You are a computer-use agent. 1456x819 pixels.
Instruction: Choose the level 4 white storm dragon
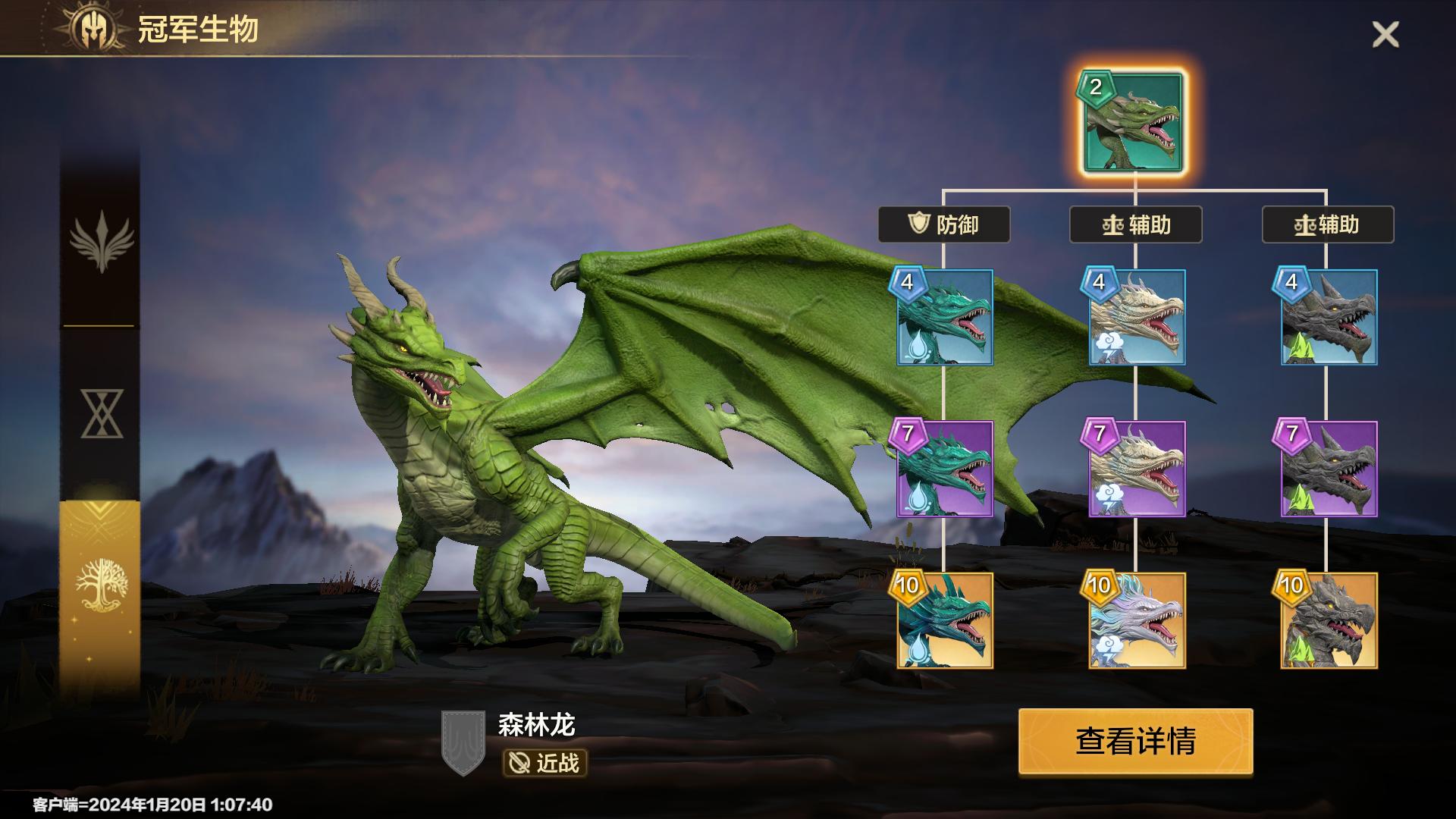pyautogui.click(x=1137, y=318)
